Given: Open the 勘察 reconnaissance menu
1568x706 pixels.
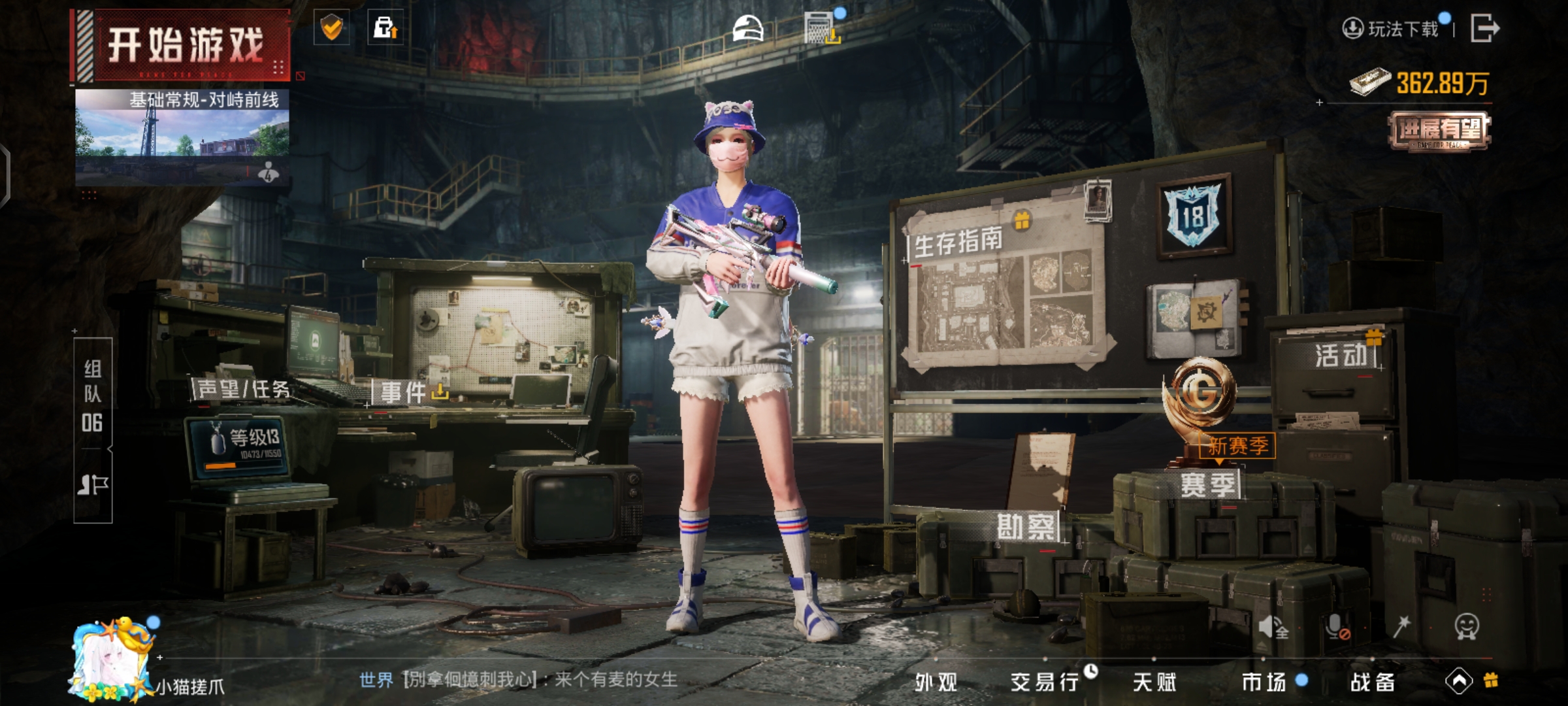Looking at the screenshot, I should point(1026,527).
